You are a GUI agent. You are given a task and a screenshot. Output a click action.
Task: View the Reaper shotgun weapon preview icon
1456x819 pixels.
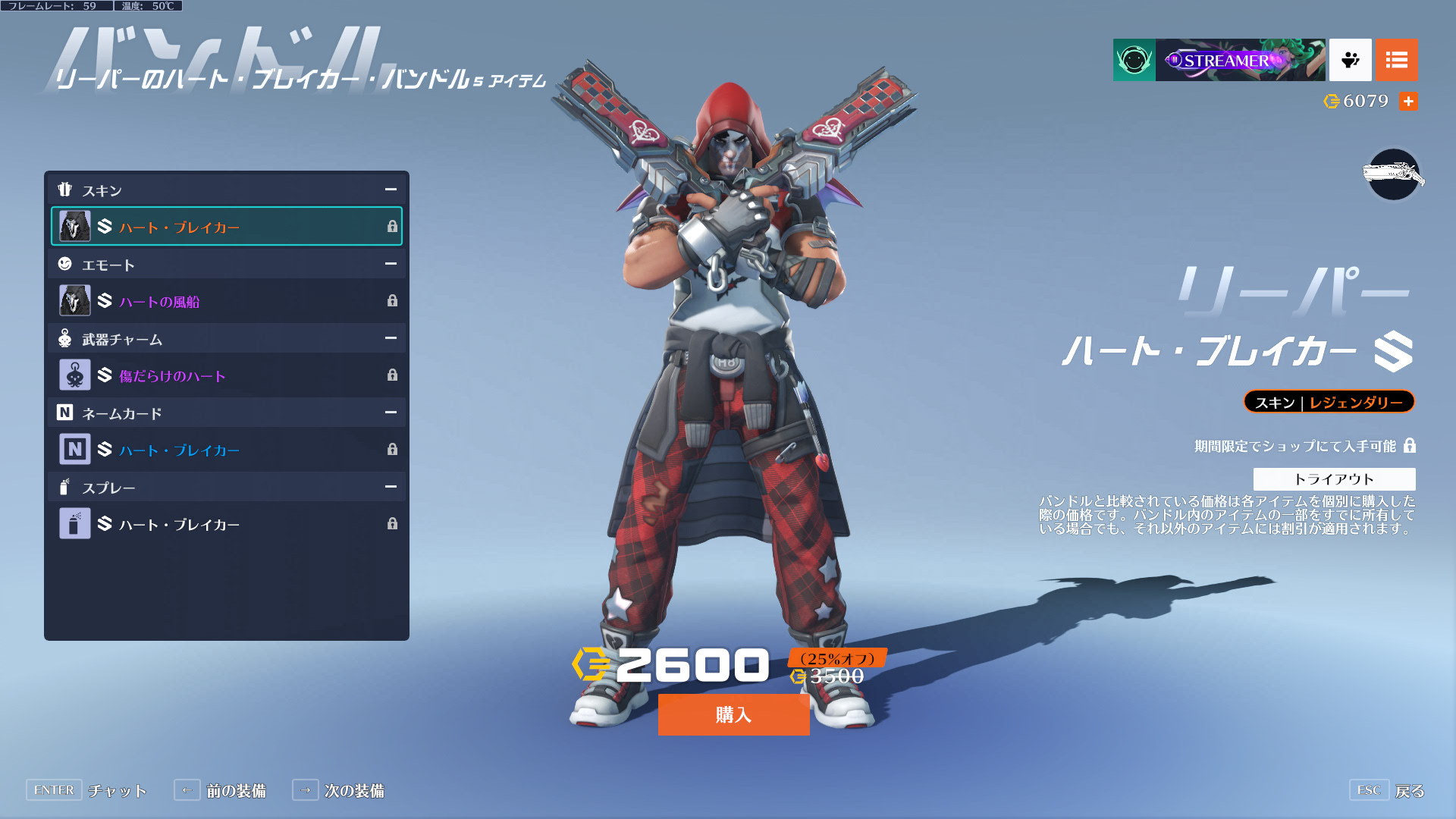click(x=1393, y=175)
